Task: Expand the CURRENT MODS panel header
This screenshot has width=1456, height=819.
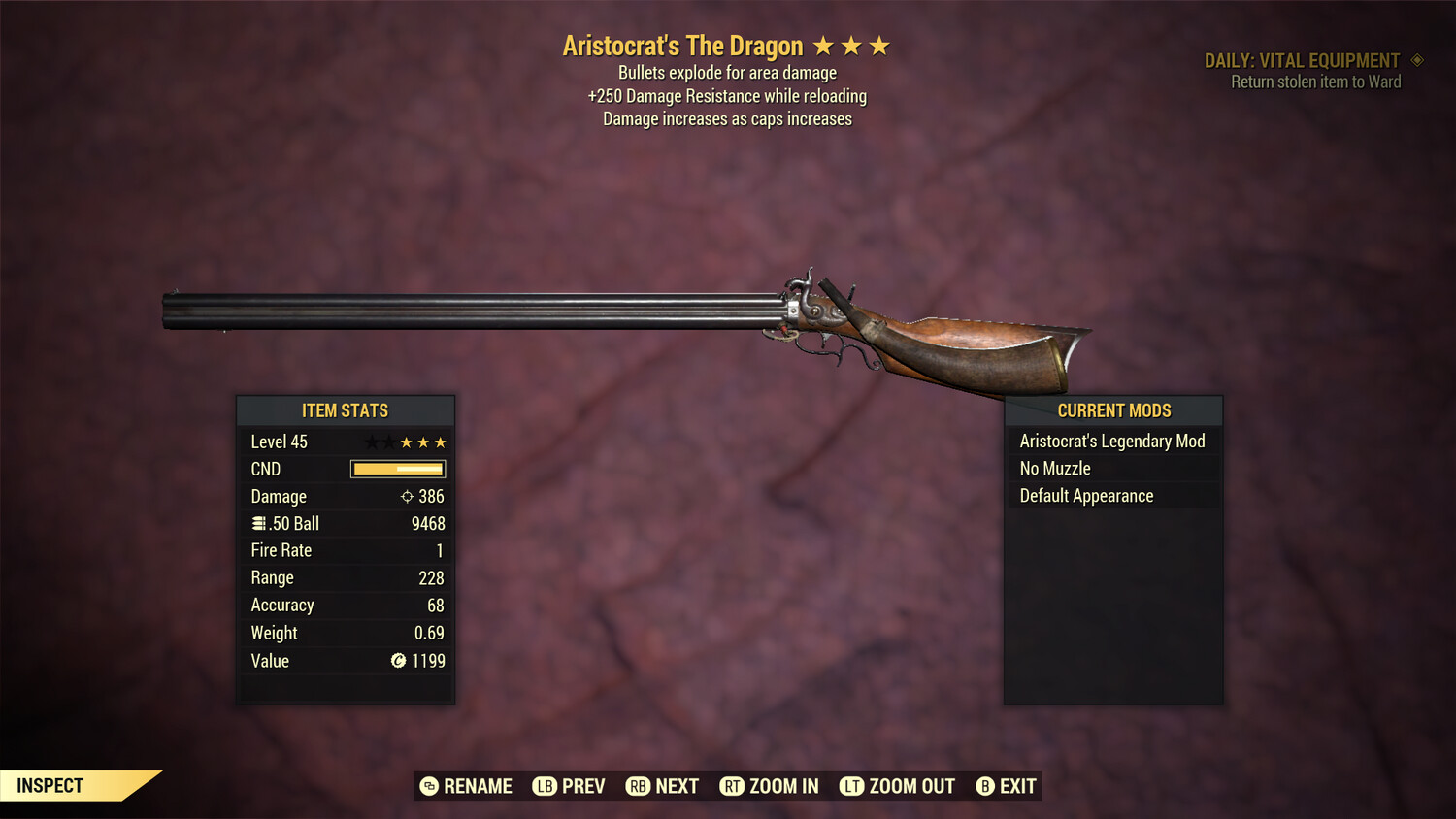Action: point(1112,410)
